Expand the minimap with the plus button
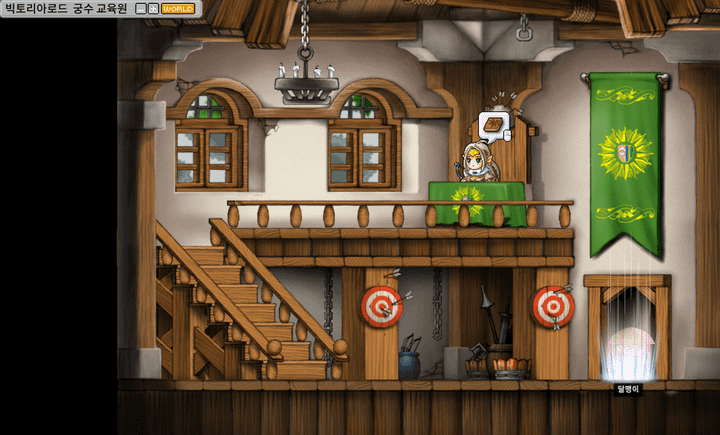Image resolution: width=720 pixels, height=435 pixels. click(153, 8)
